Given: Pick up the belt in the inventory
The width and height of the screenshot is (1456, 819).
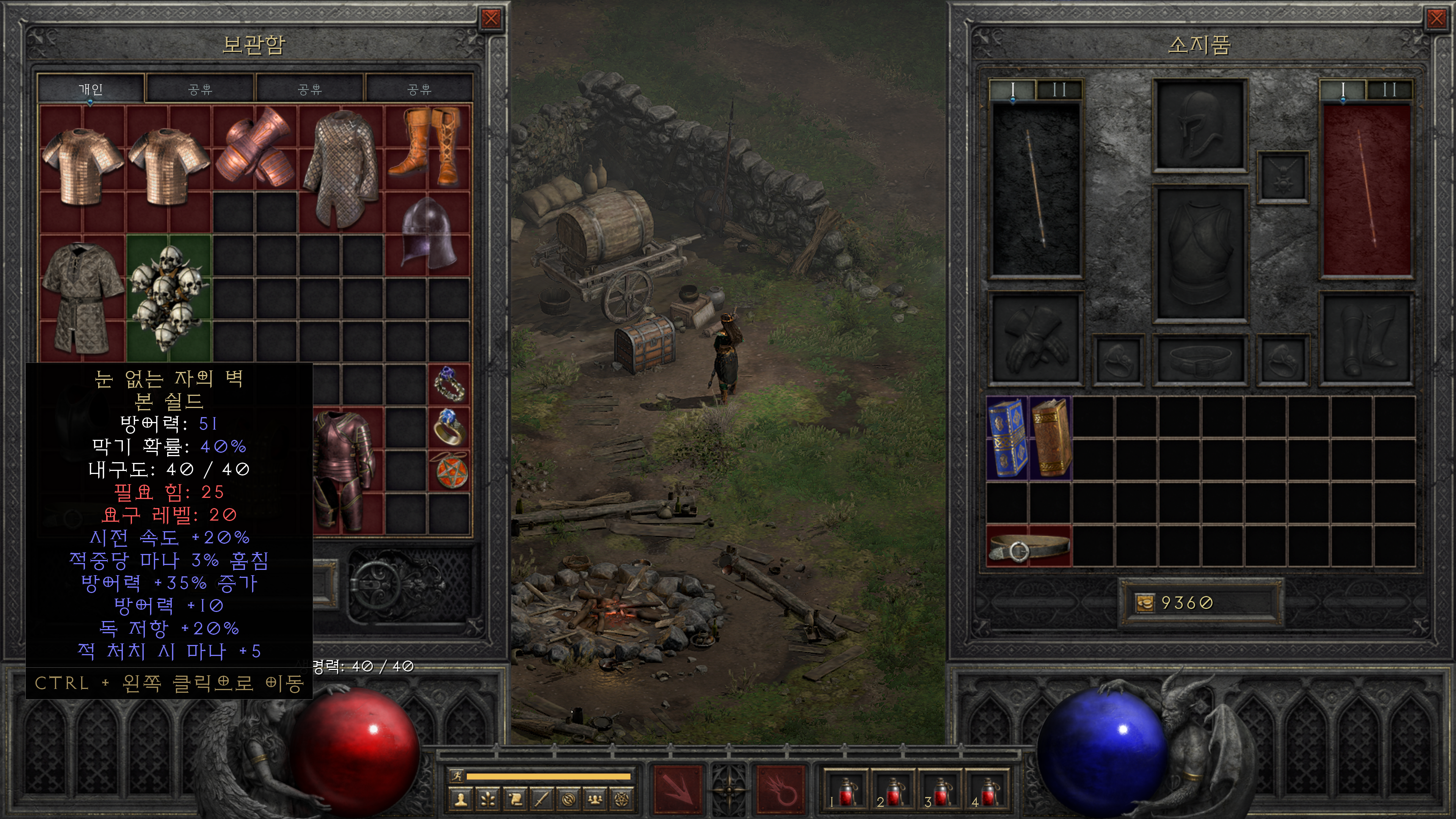Looking at the screenshot, I should point(1029,546).
